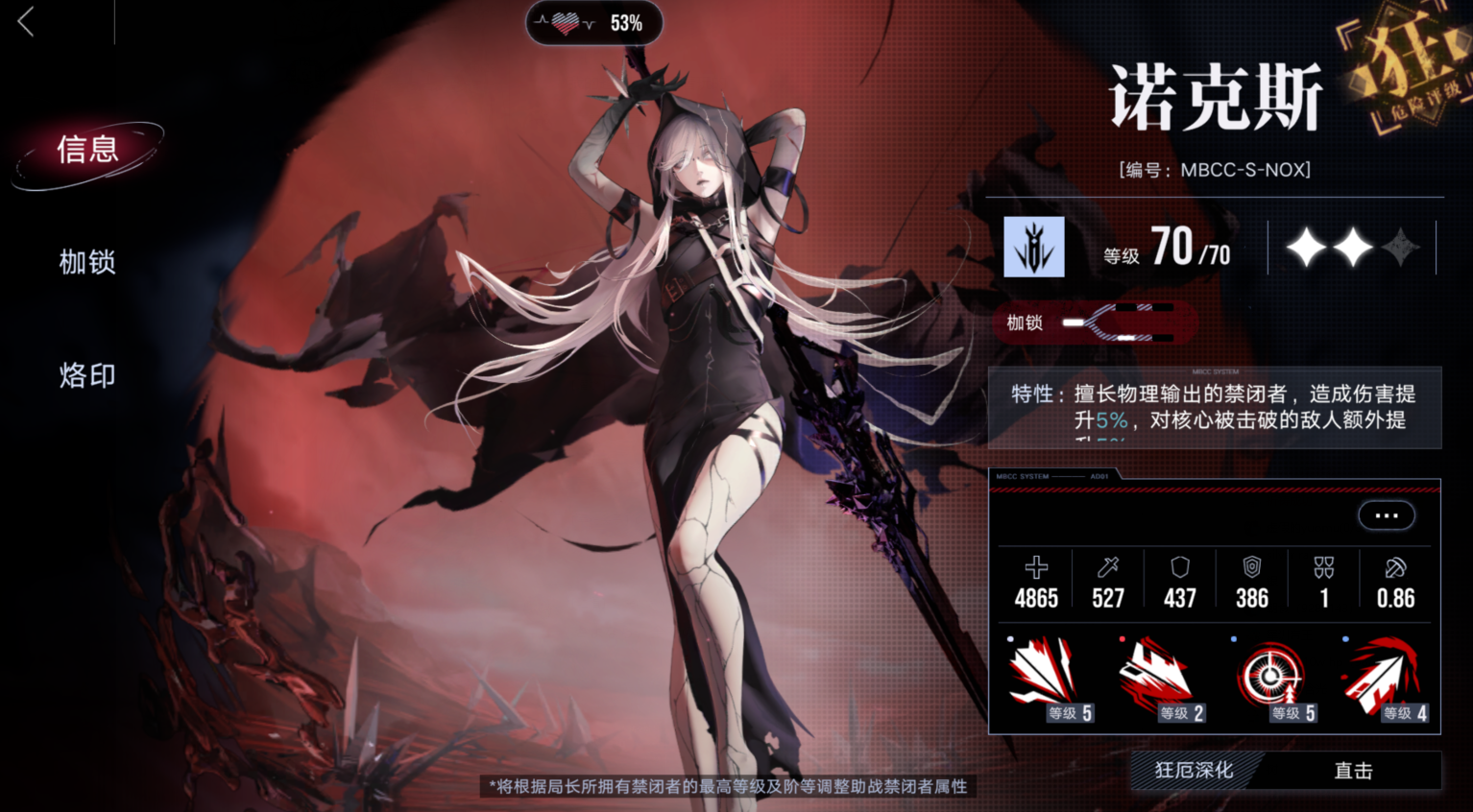Open the 烙印 tab
The image size is (1473, 812).
pos(87,375)
